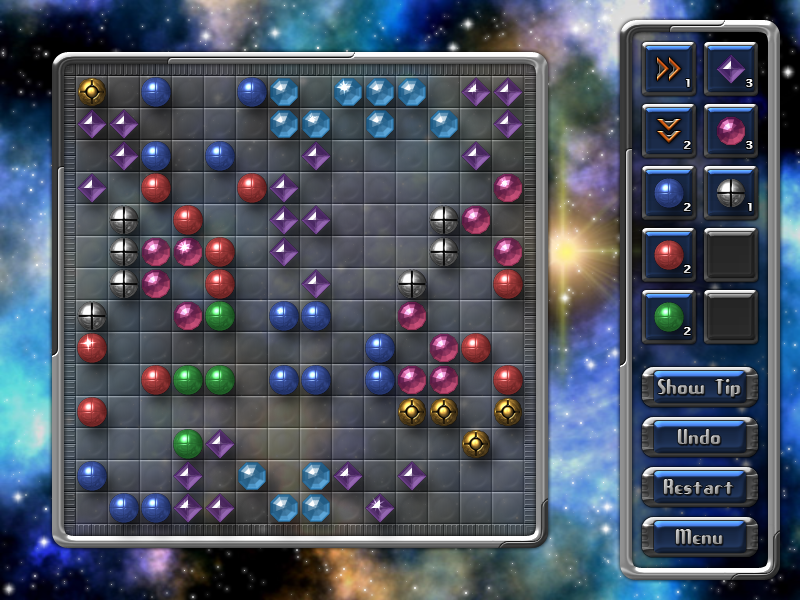Image resolution: width=800 pixels, height=600 pixels.
Task: Select the orange double right-arrow tool
Action: [668, 69]
